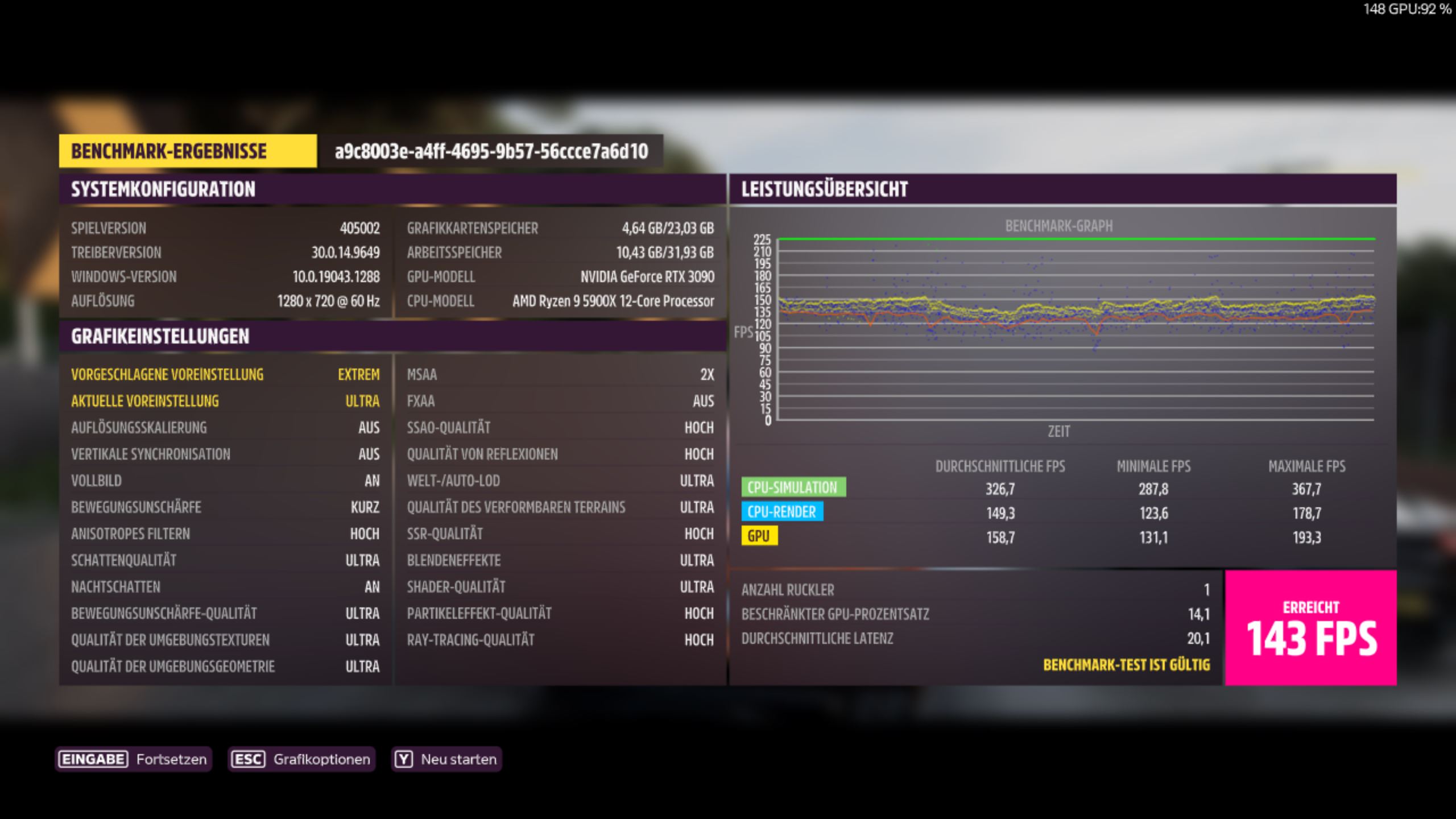Select the GRAFIKEINSTELLUNGEN section header
This screenshot has width=1456, height=819.
point(159,336)
